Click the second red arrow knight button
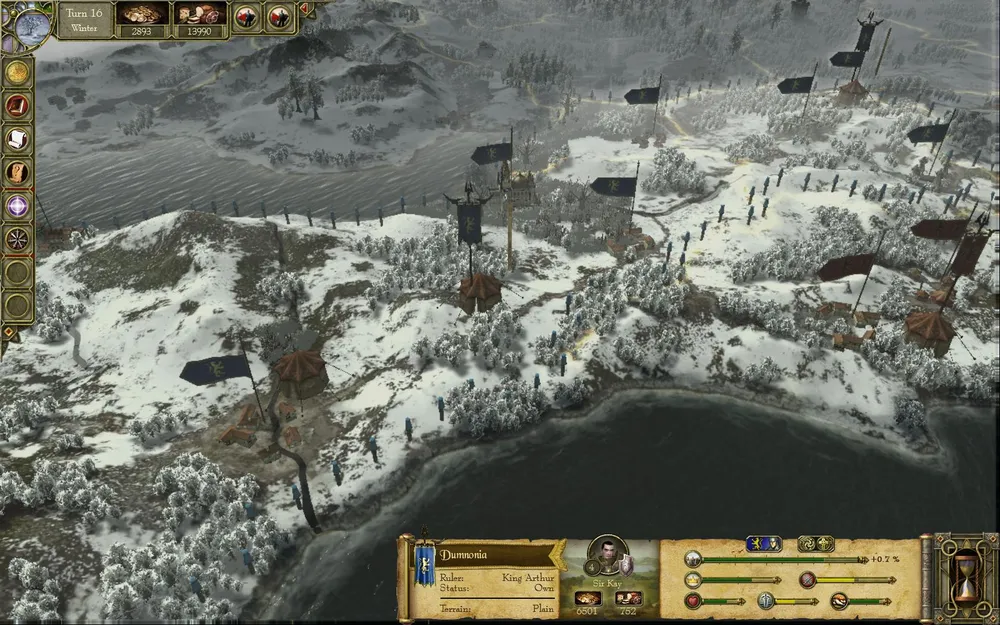Viewport: 1000px width, 625px height. tap(279, 17)
